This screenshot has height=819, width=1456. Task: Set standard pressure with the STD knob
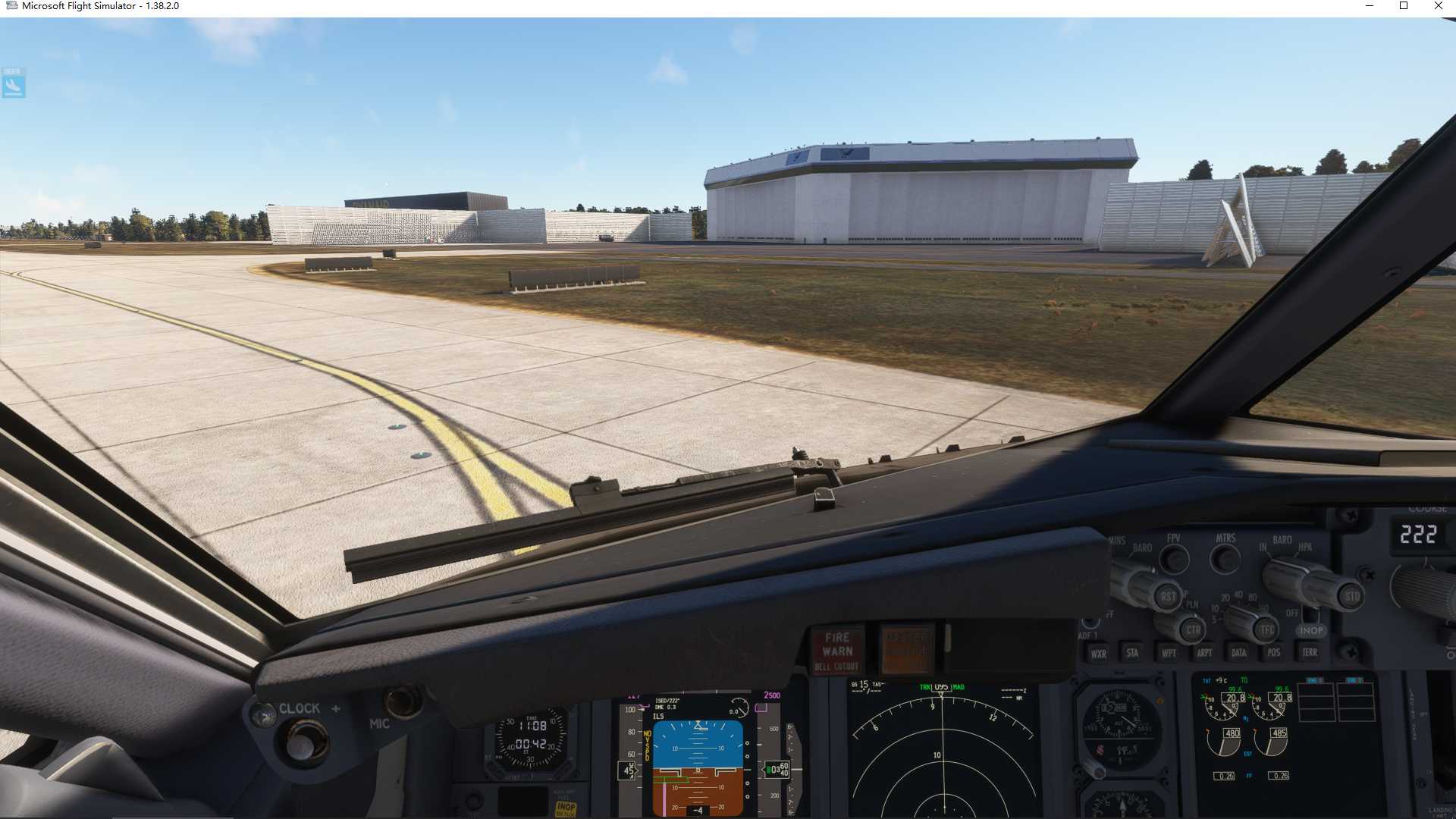point(1352,596)
